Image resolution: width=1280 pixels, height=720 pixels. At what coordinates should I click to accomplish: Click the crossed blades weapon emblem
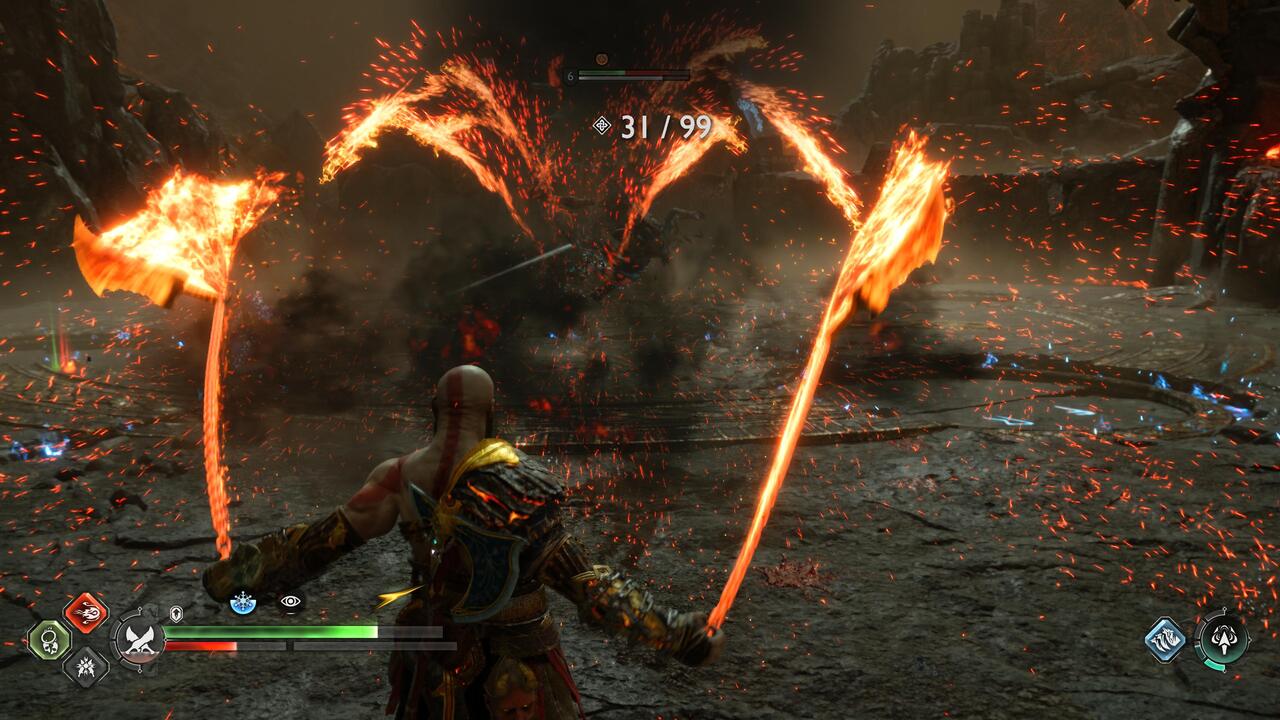click(x=138, y=639)
